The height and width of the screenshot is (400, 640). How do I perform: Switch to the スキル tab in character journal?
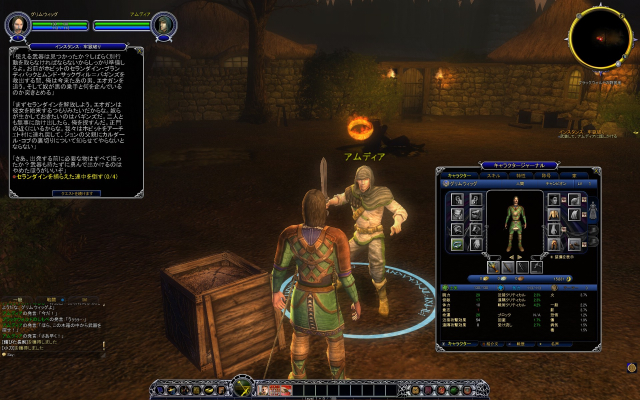point(492,174)
